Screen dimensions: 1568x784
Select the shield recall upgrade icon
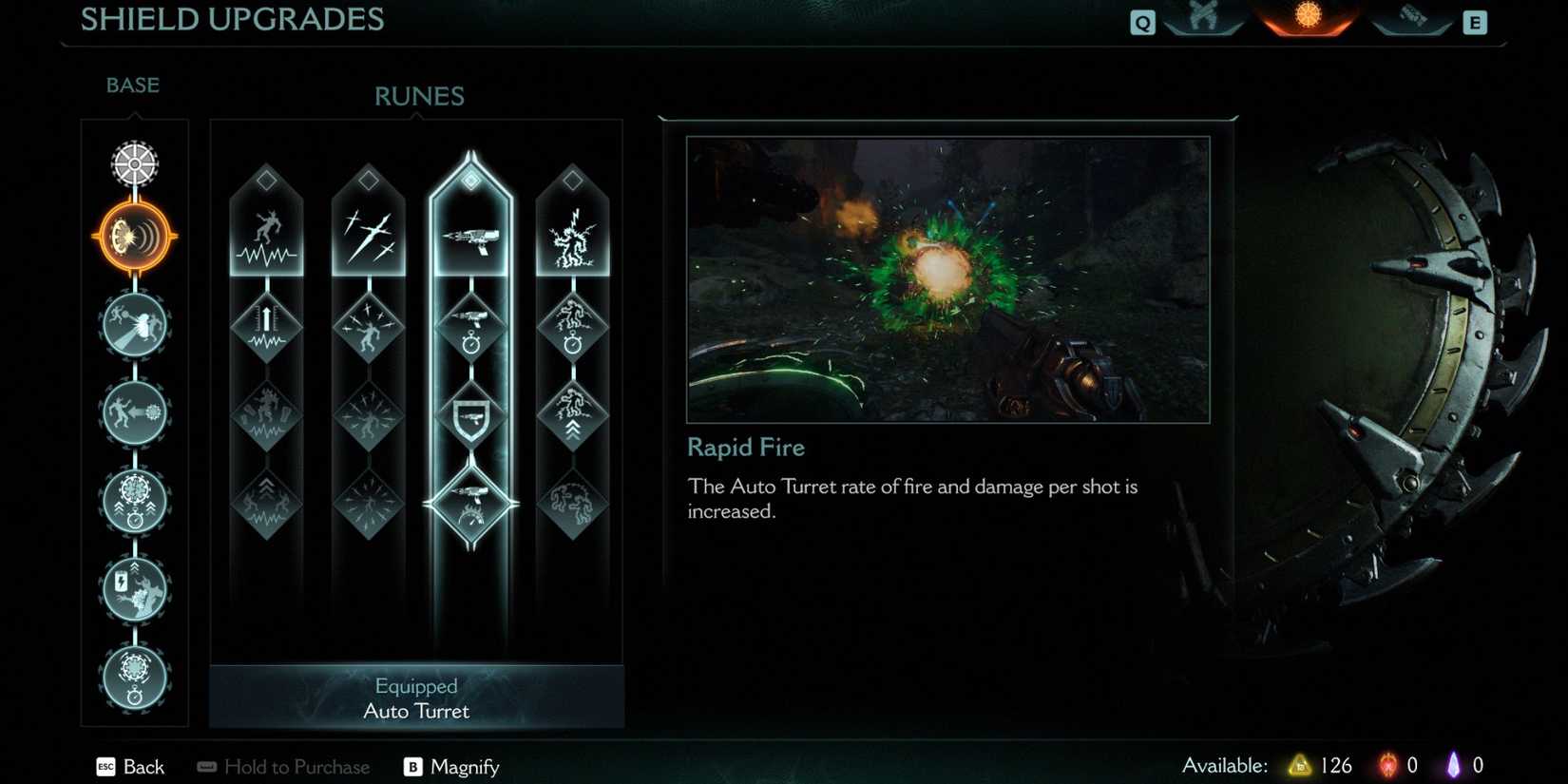coord(133,413)
